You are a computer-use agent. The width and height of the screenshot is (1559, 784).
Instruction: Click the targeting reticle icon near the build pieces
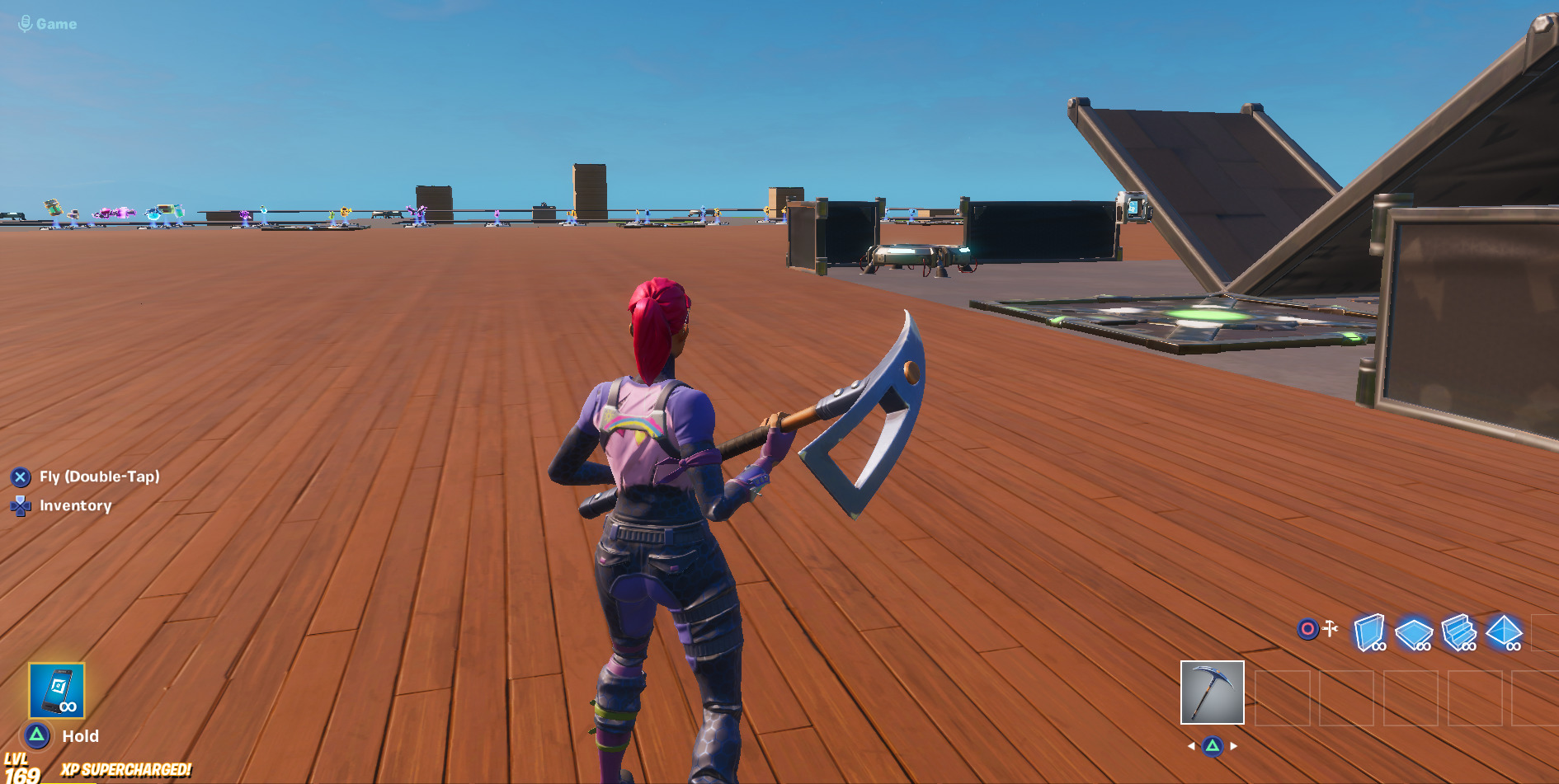pos(1307,629)
